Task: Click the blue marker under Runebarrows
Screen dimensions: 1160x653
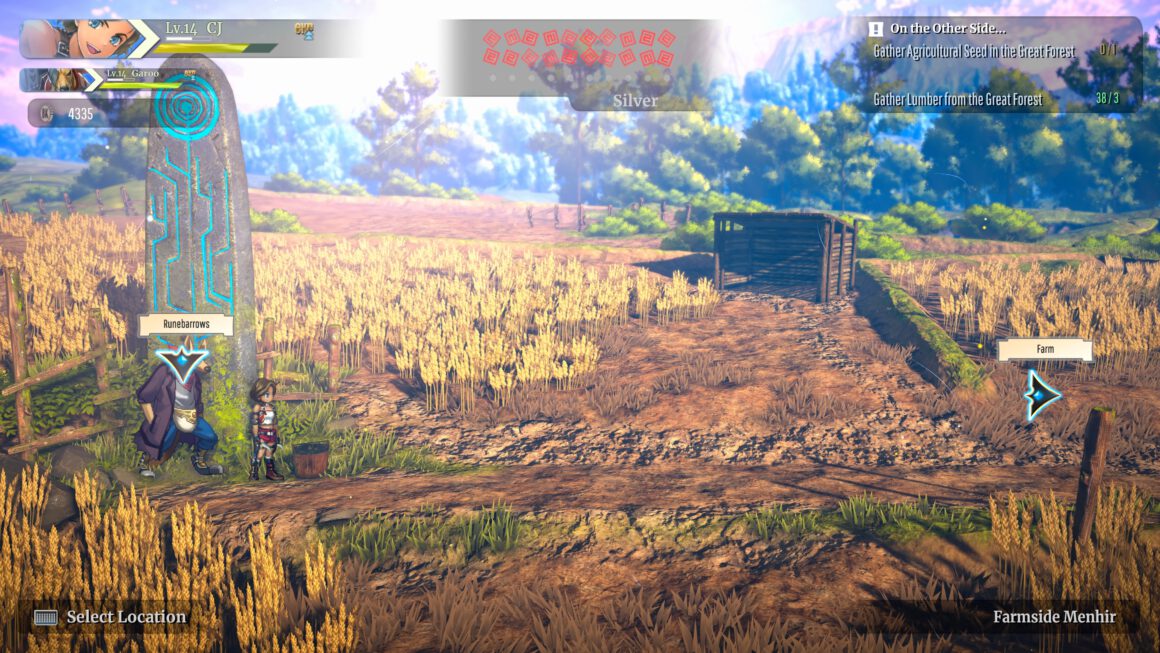Action: click(x=184, y=360)
